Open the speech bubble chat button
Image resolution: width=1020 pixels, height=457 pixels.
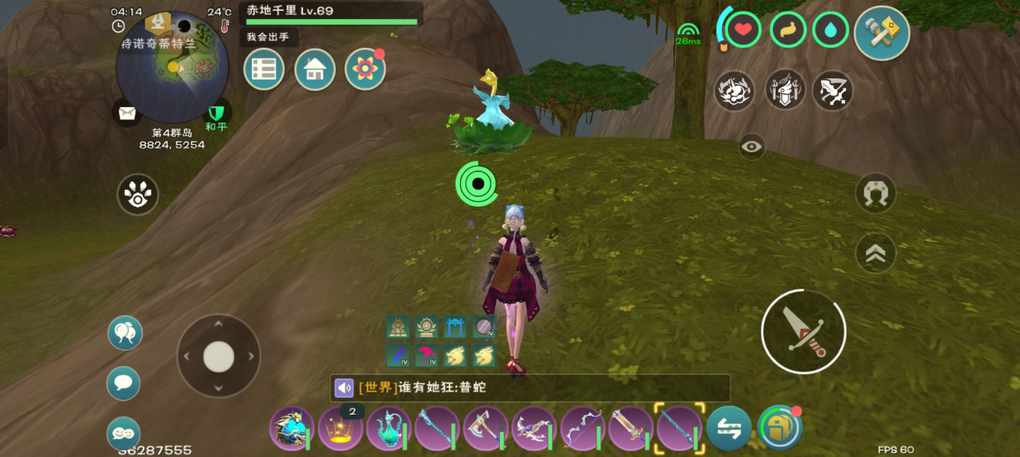click(124, 382)
